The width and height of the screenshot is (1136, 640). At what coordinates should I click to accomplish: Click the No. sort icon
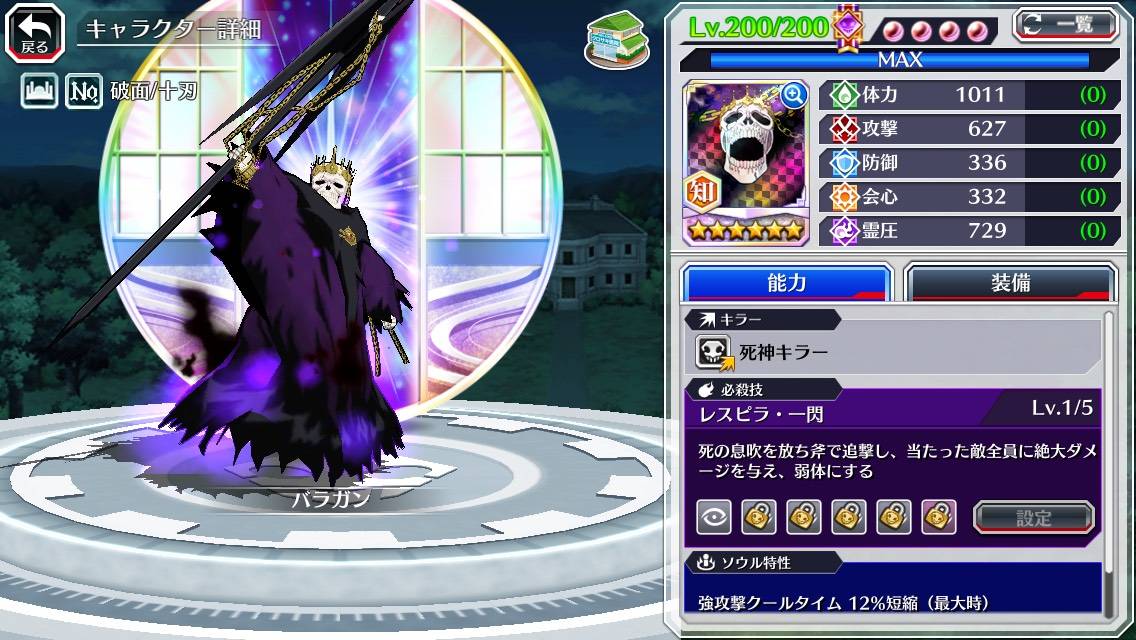83,93
